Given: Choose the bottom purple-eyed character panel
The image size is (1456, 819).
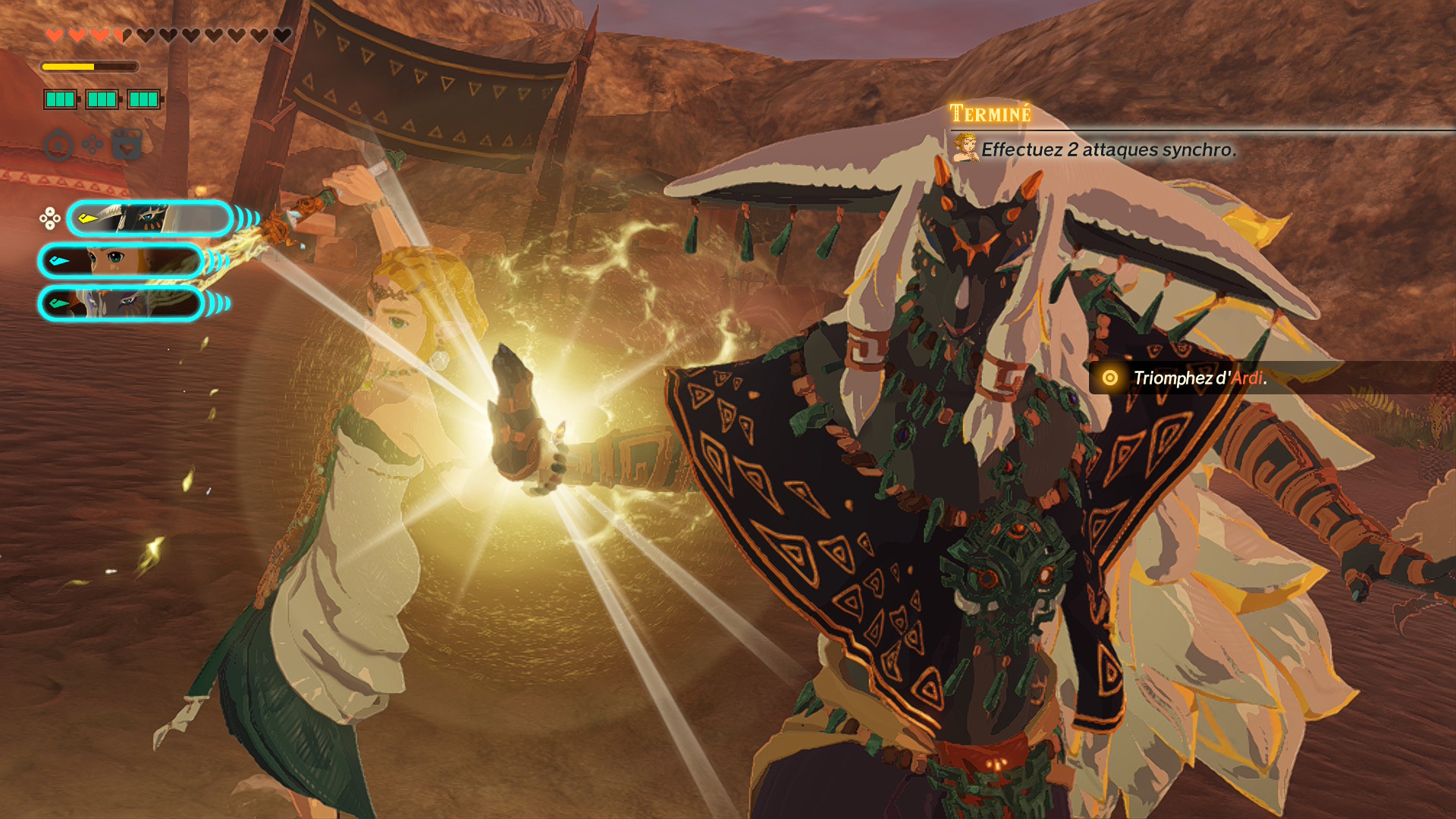Looking at the screenshot, I should click(121, 303).
